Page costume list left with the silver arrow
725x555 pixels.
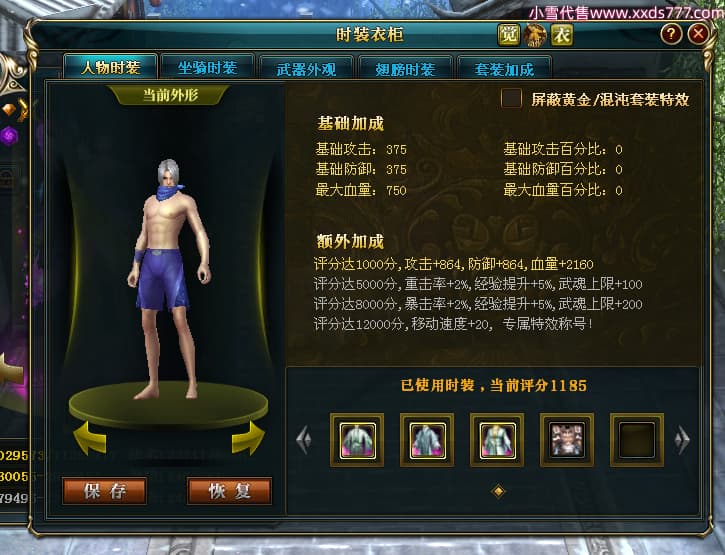[305, 439]
